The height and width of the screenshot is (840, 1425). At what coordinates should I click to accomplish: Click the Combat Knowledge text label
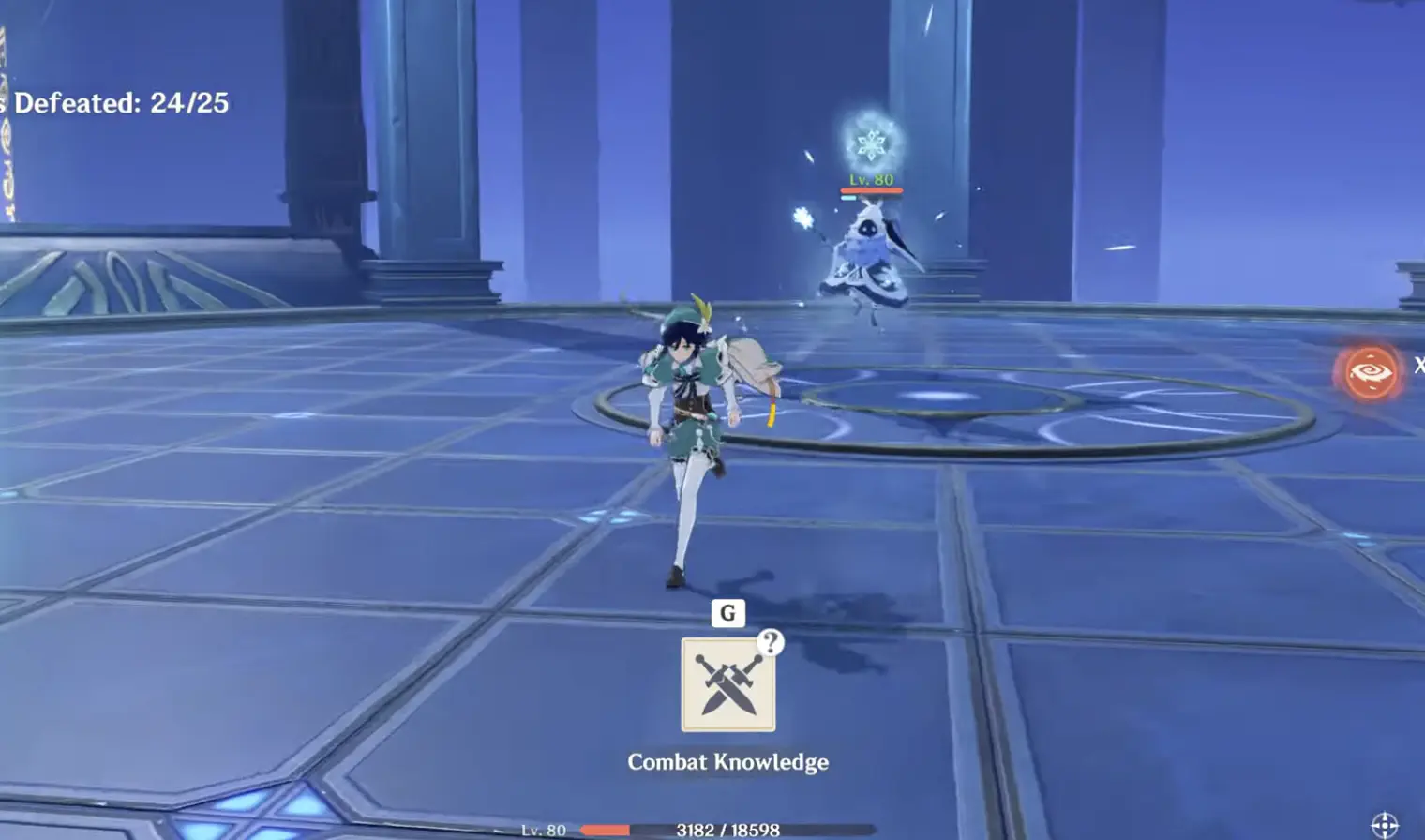tap(729, 762)
